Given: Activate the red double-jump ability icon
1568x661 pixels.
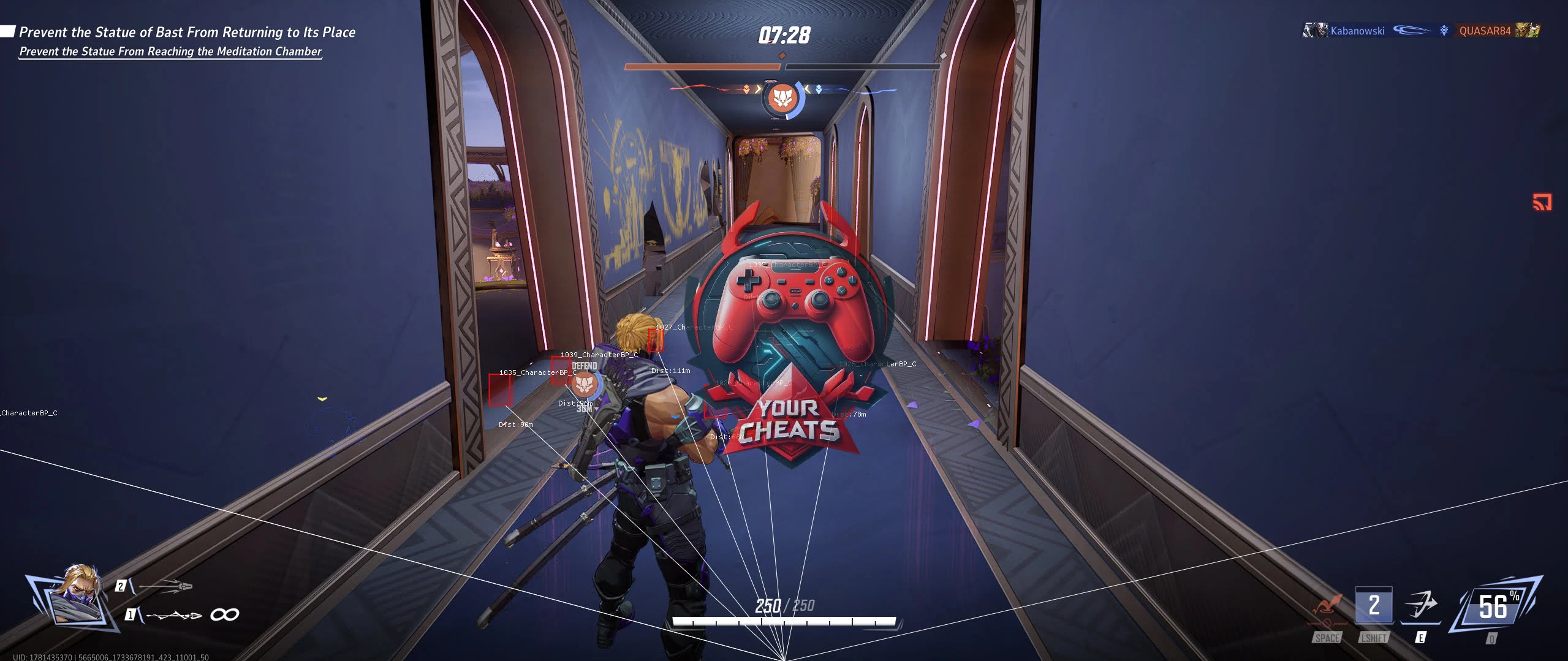Looking at the screenshot, I should tap(1327, 608).
